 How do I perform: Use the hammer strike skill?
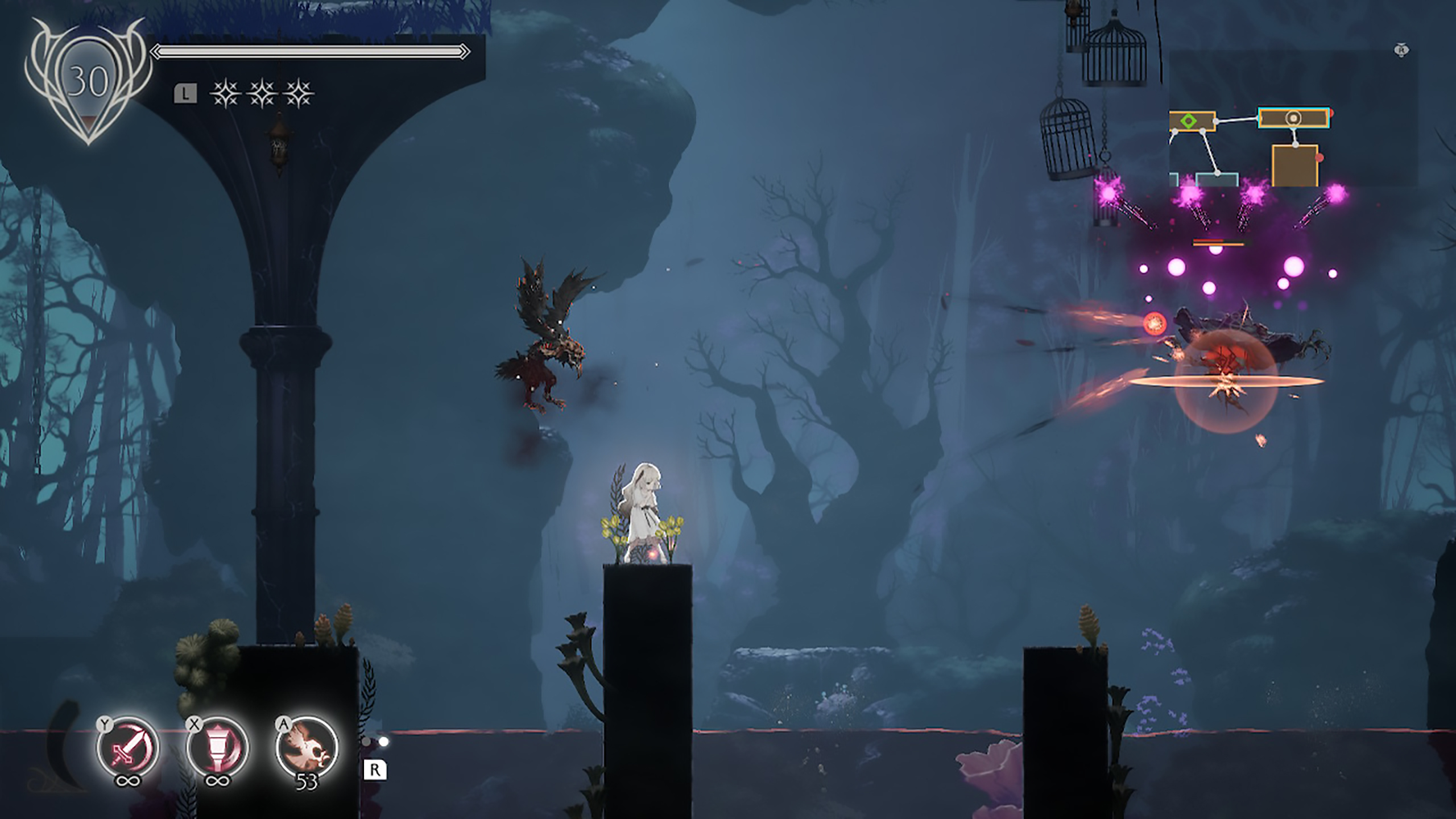tap(217, 748)
